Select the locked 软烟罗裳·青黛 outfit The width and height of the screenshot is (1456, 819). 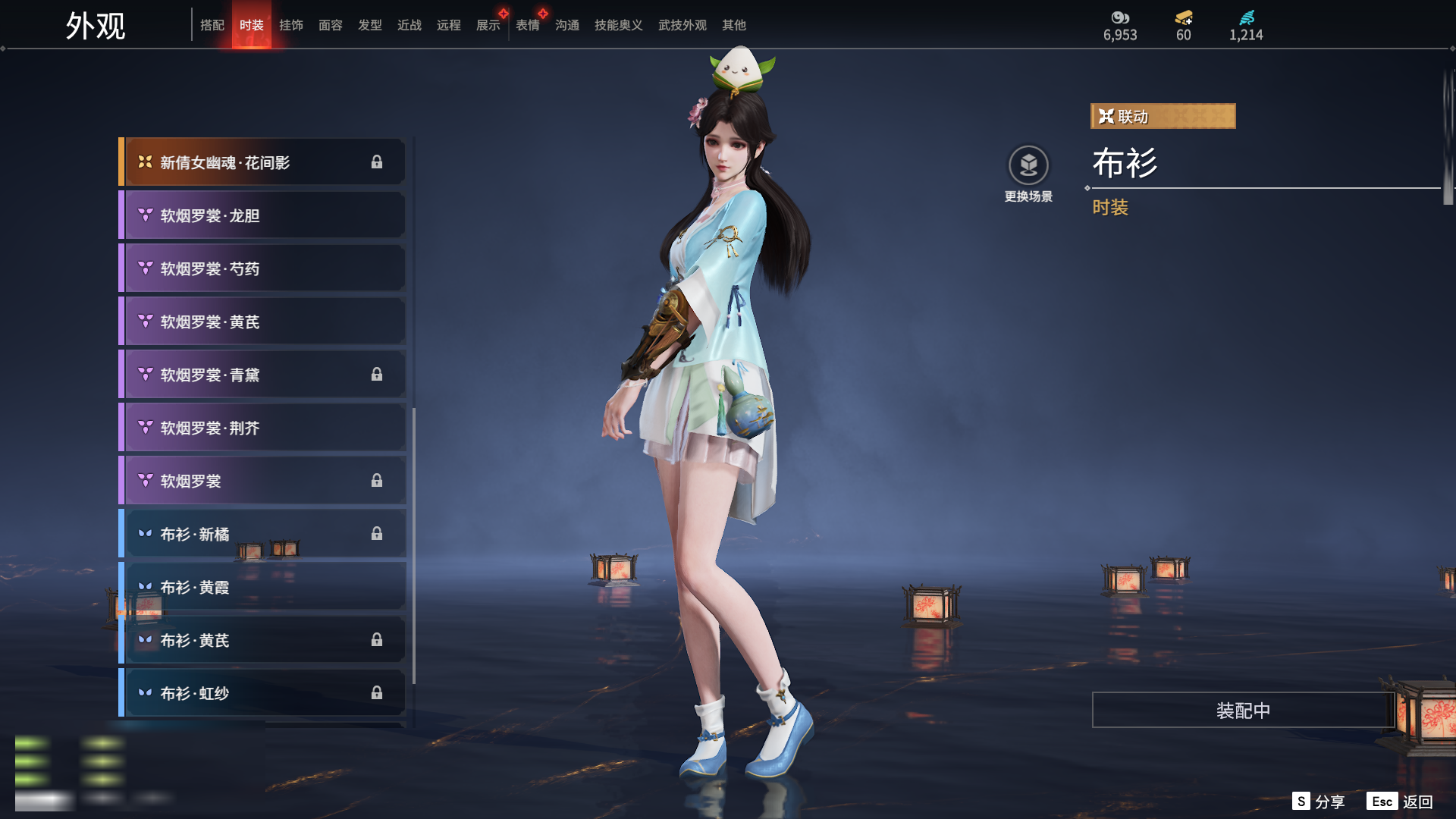coord(262,375)
